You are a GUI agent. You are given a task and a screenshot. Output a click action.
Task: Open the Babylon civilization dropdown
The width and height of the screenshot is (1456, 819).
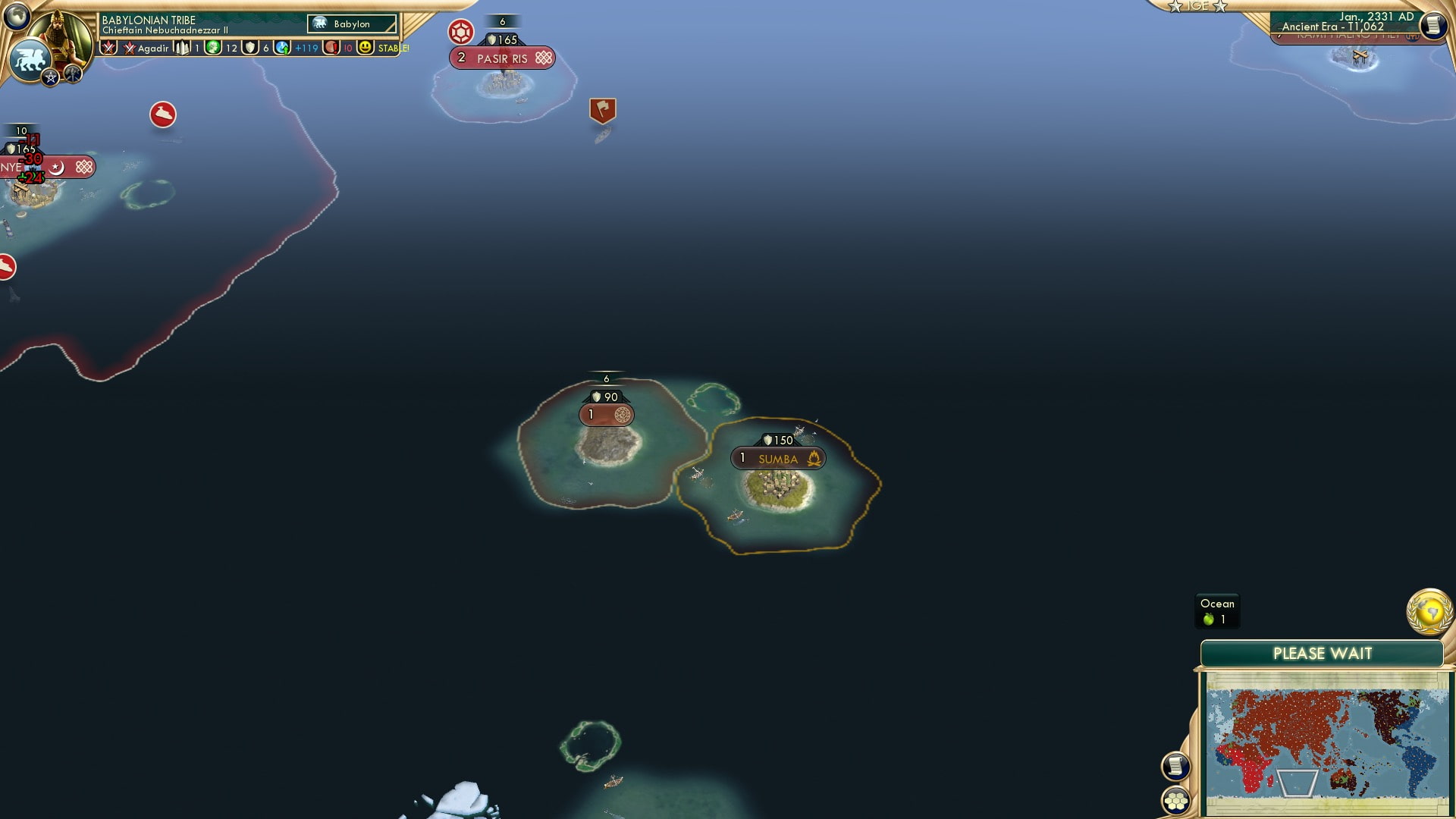tap(353, 24)
